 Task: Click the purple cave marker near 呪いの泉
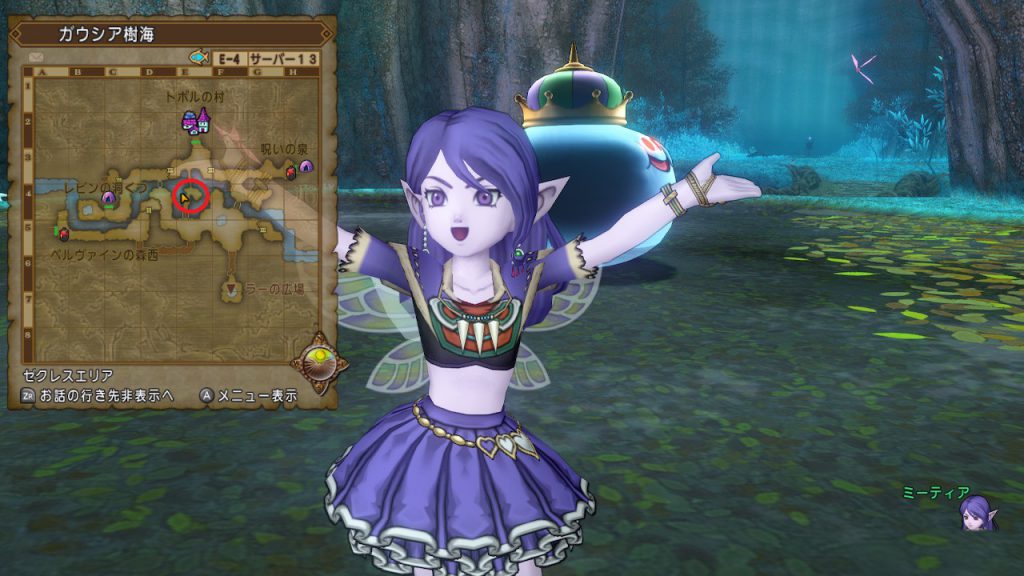point(306,166)
